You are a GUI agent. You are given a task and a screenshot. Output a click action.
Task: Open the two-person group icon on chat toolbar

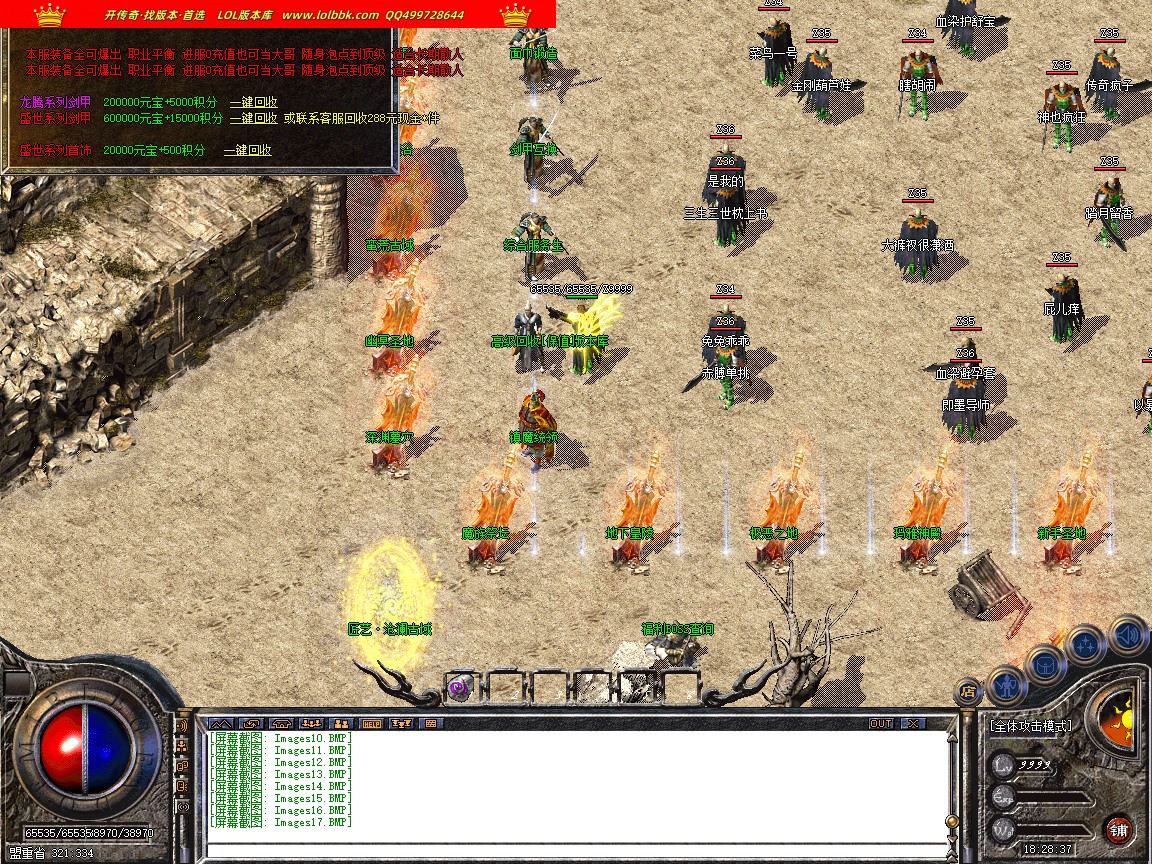tap(341, 723)
